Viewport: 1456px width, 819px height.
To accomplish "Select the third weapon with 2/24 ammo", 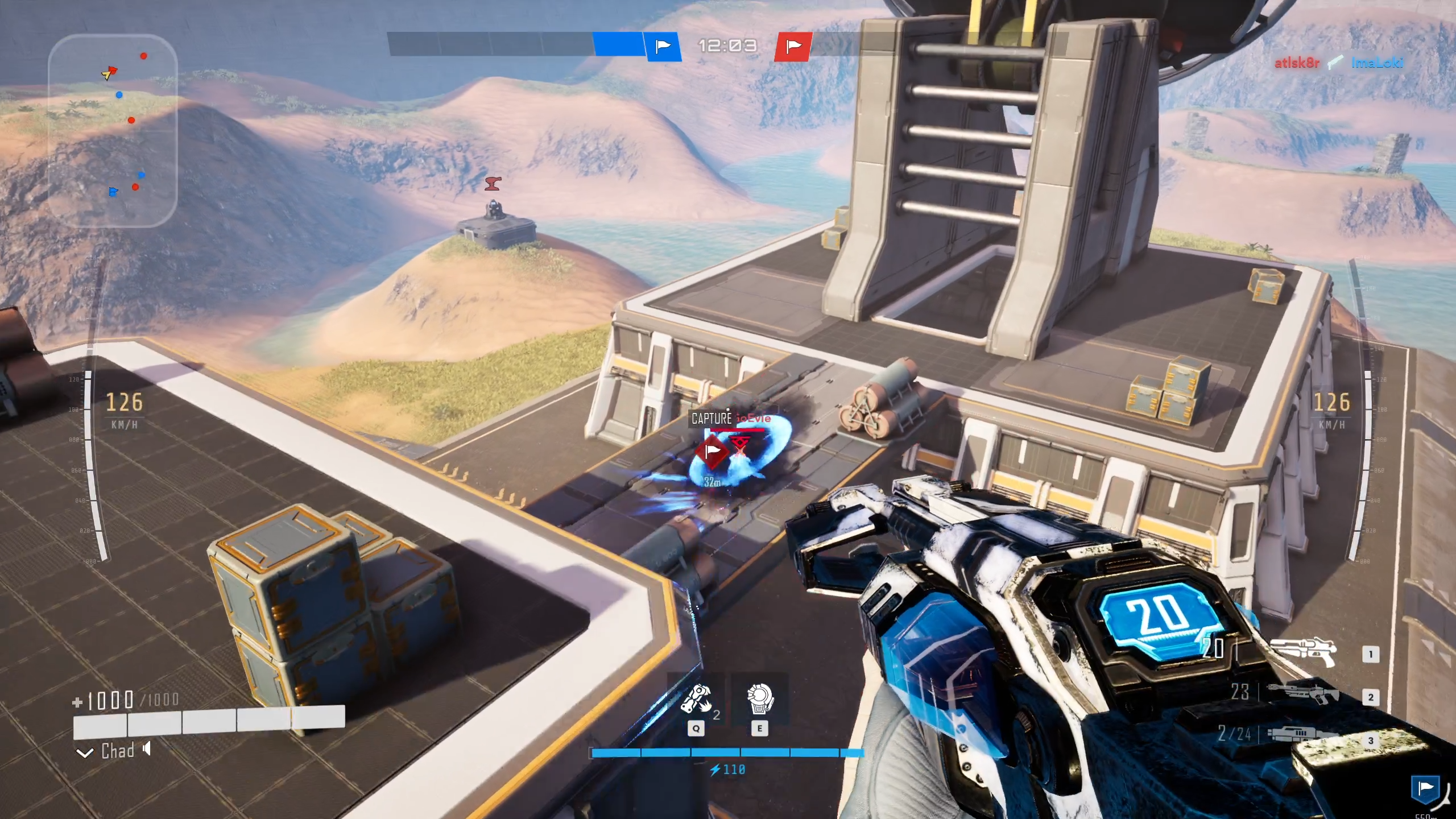I will [x=1302, y=735].
